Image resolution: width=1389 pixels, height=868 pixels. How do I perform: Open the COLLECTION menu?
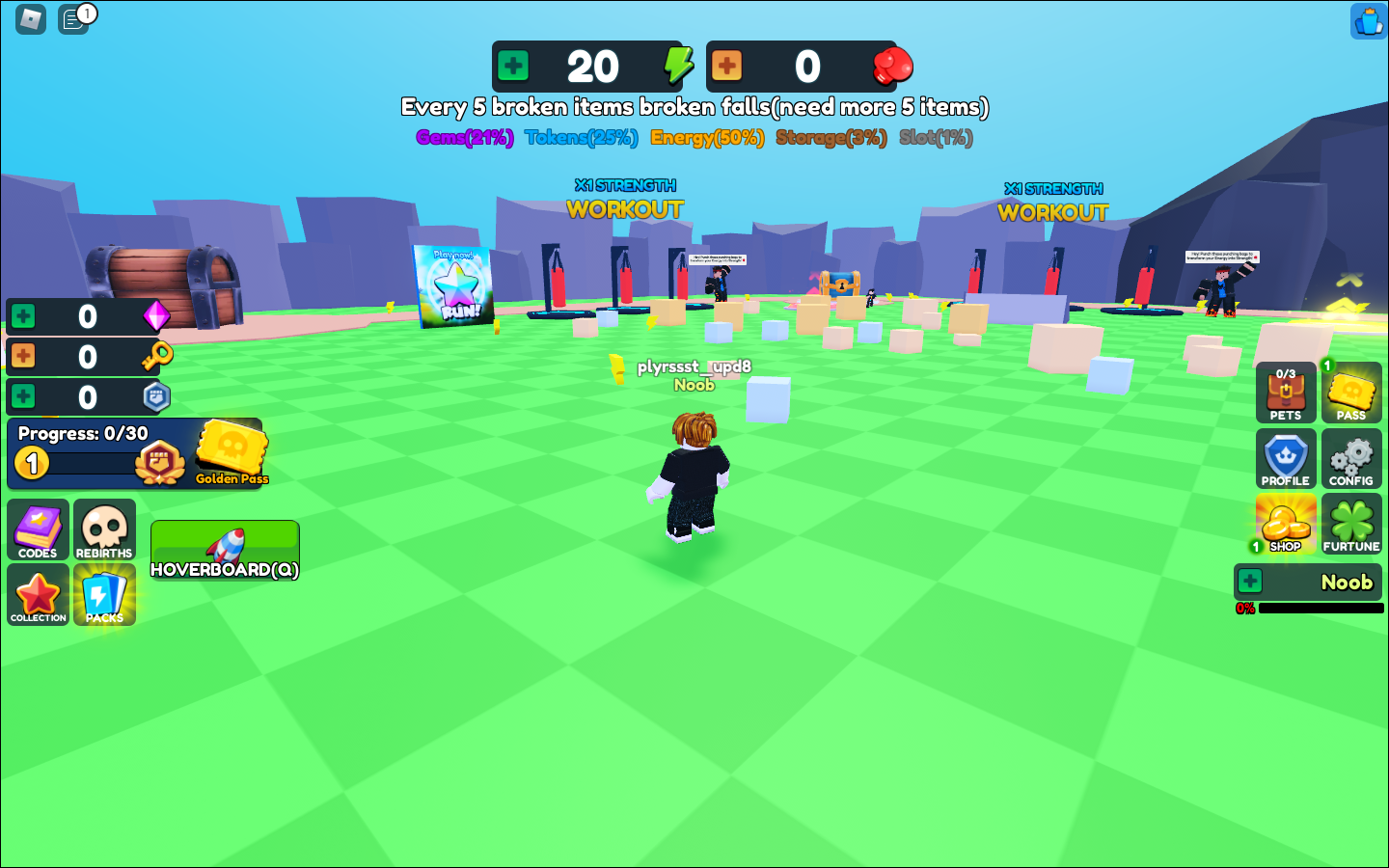[x=38, y=595]
